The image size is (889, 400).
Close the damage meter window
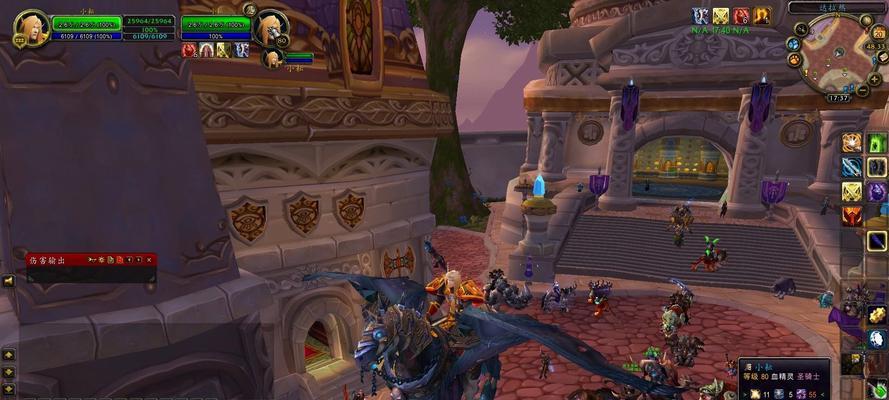tap(150, 260)
